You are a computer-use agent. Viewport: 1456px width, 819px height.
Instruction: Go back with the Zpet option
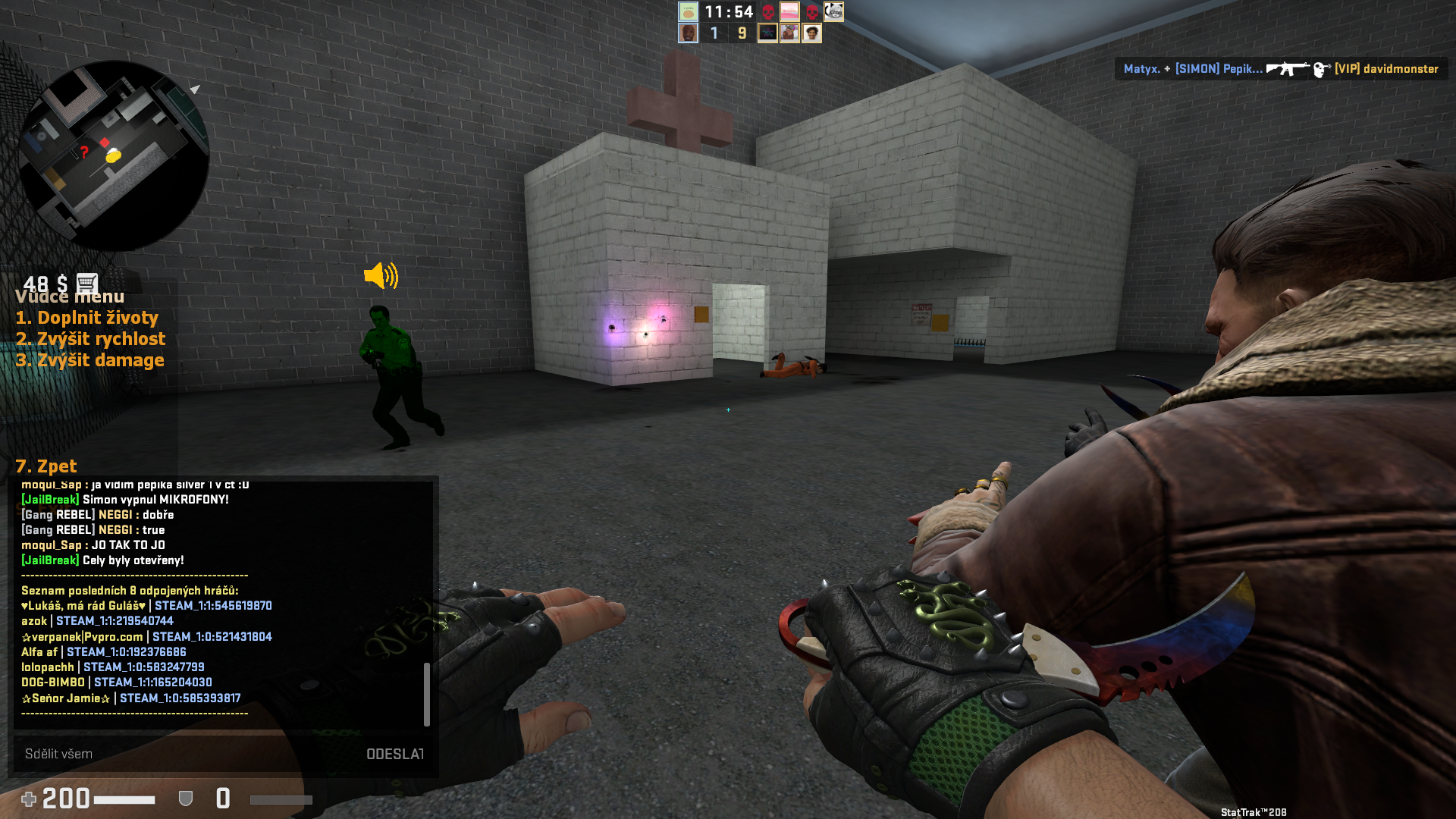click(46, 466)
